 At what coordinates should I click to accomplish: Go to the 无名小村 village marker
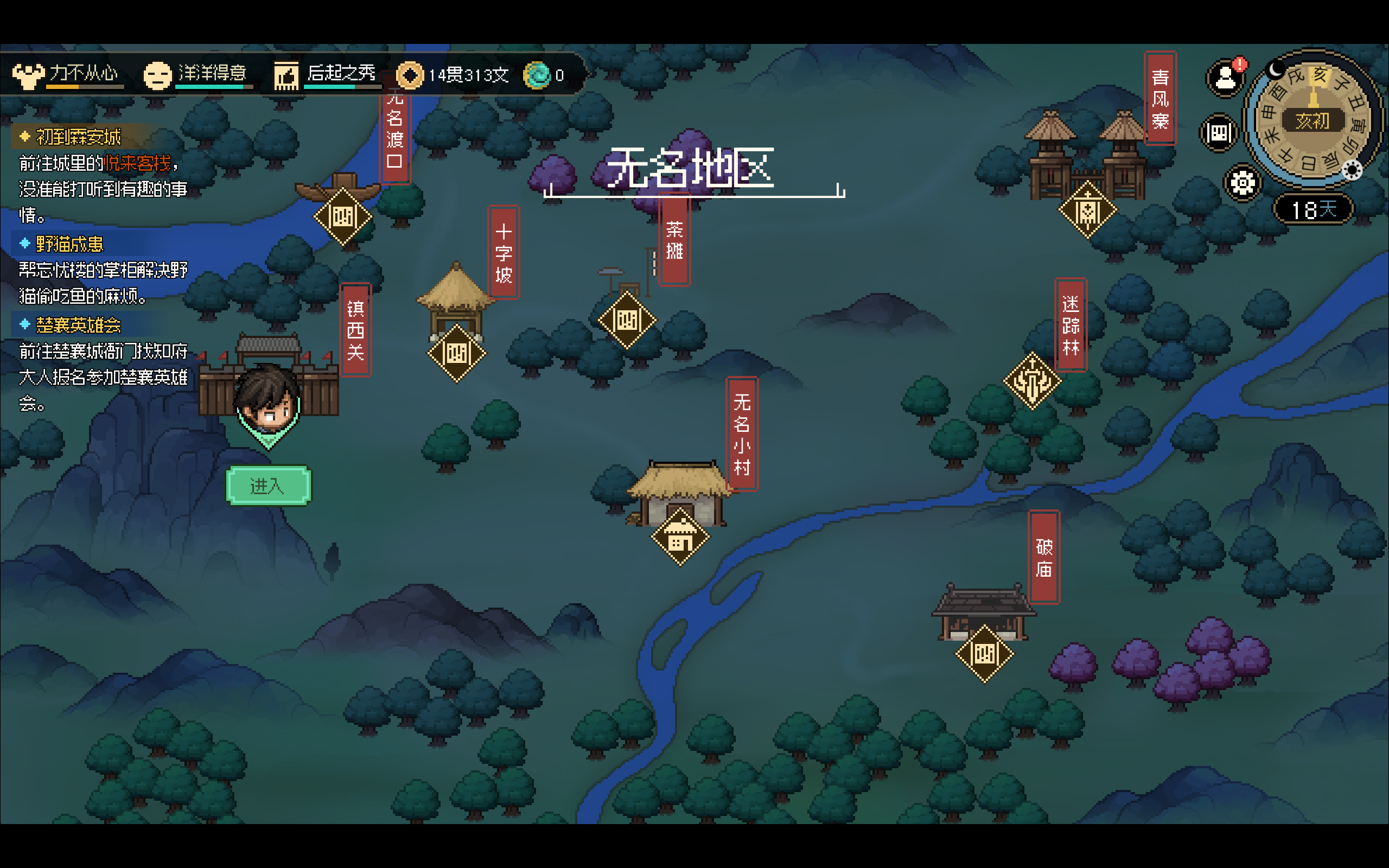[x=680, y=537]
